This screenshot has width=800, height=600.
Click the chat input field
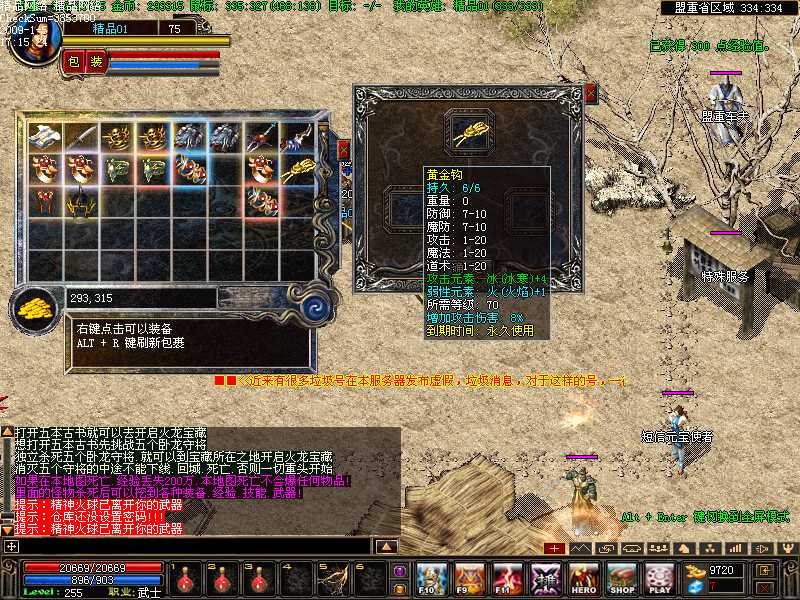tap(190, 547)
